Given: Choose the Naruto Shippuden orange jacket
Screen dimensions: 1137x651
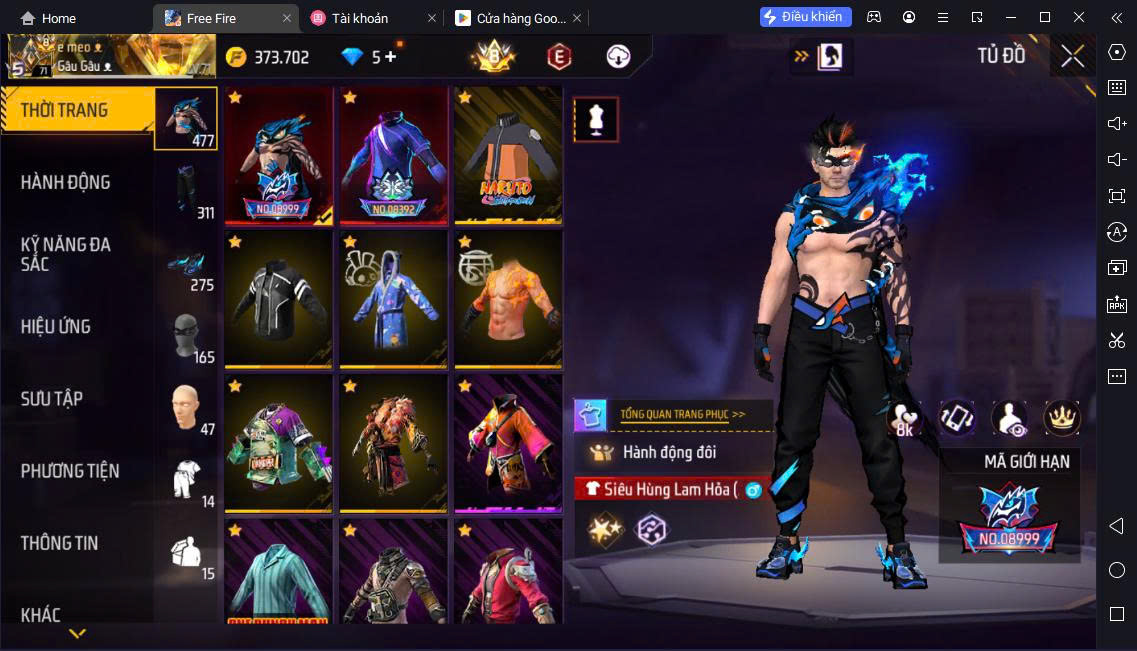Looking at the screenshot, I should coord(508,155).
